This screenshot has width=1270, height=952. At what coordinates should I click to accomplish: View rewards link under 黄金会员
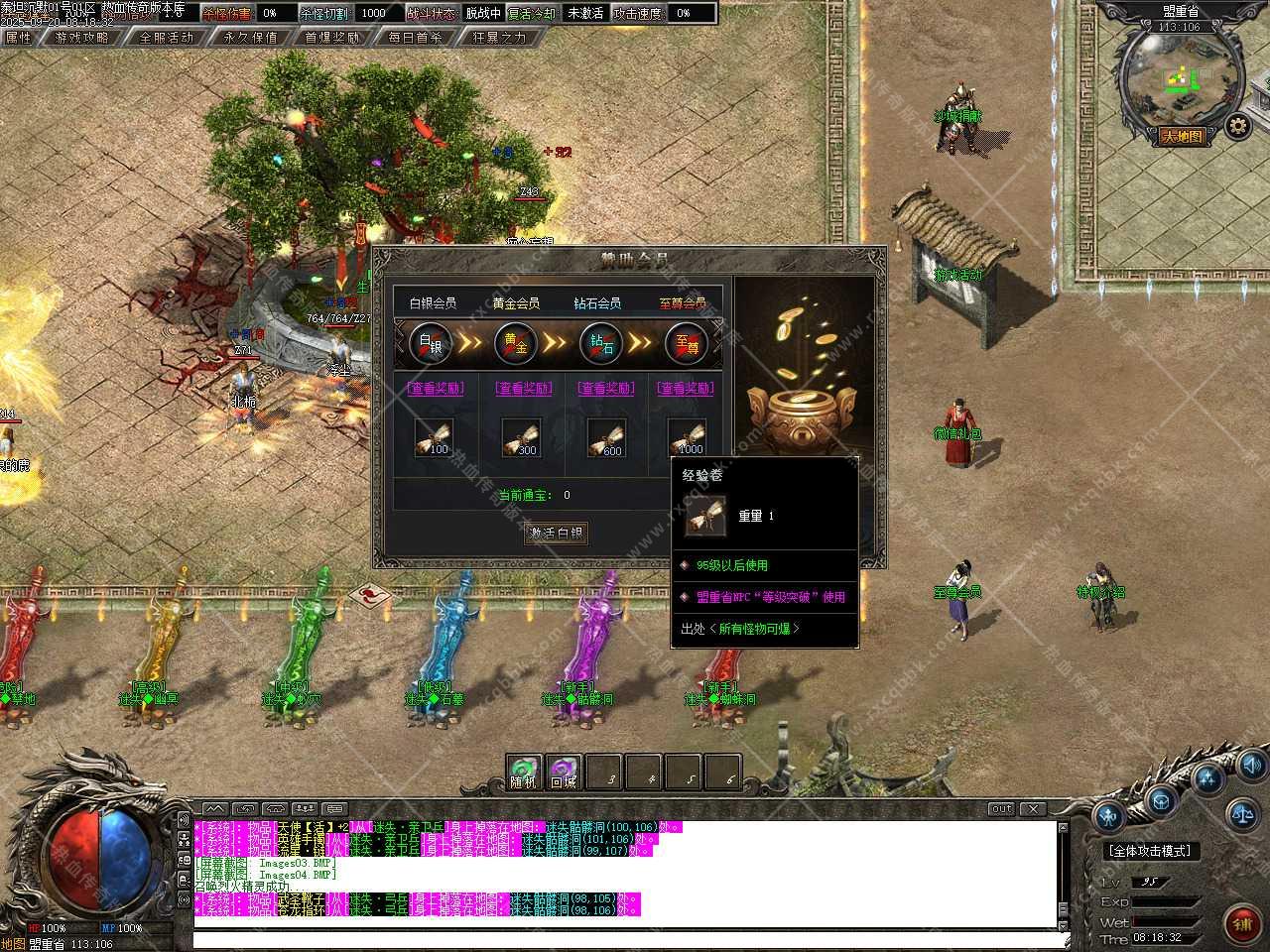point(524,388)
